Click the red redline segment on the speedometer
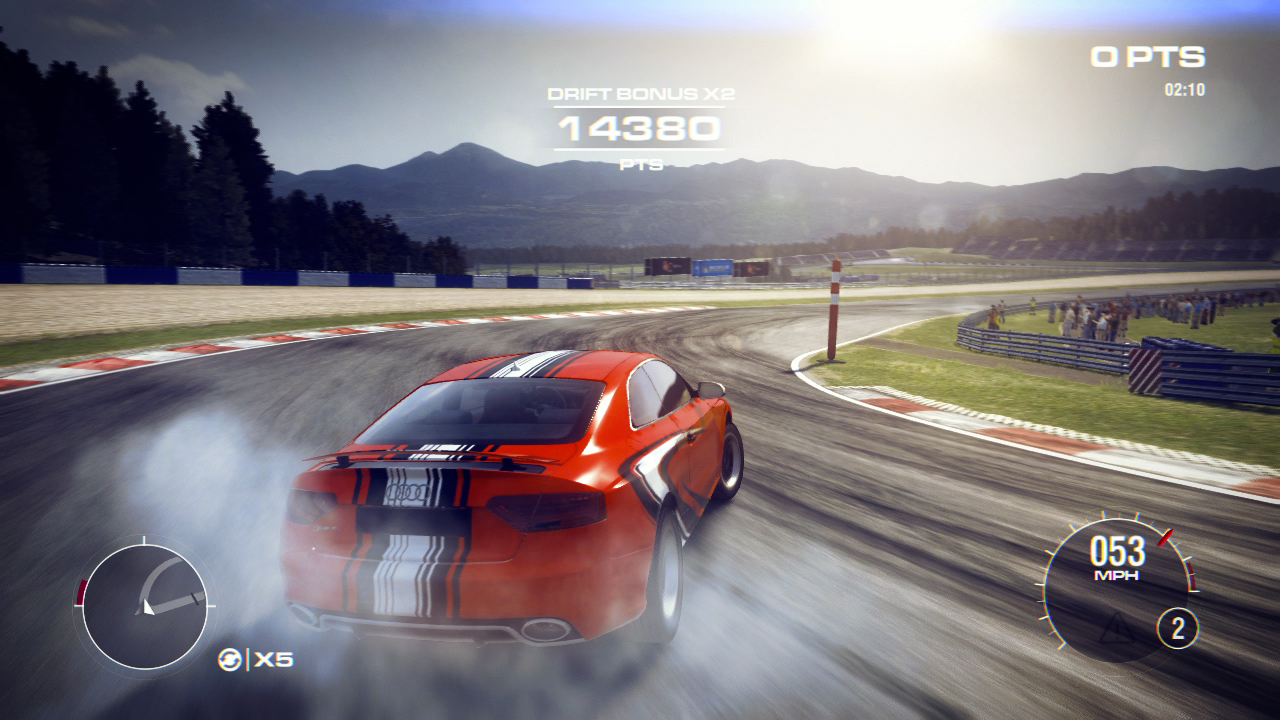 pyautogui.click(x=1191, y=576)
